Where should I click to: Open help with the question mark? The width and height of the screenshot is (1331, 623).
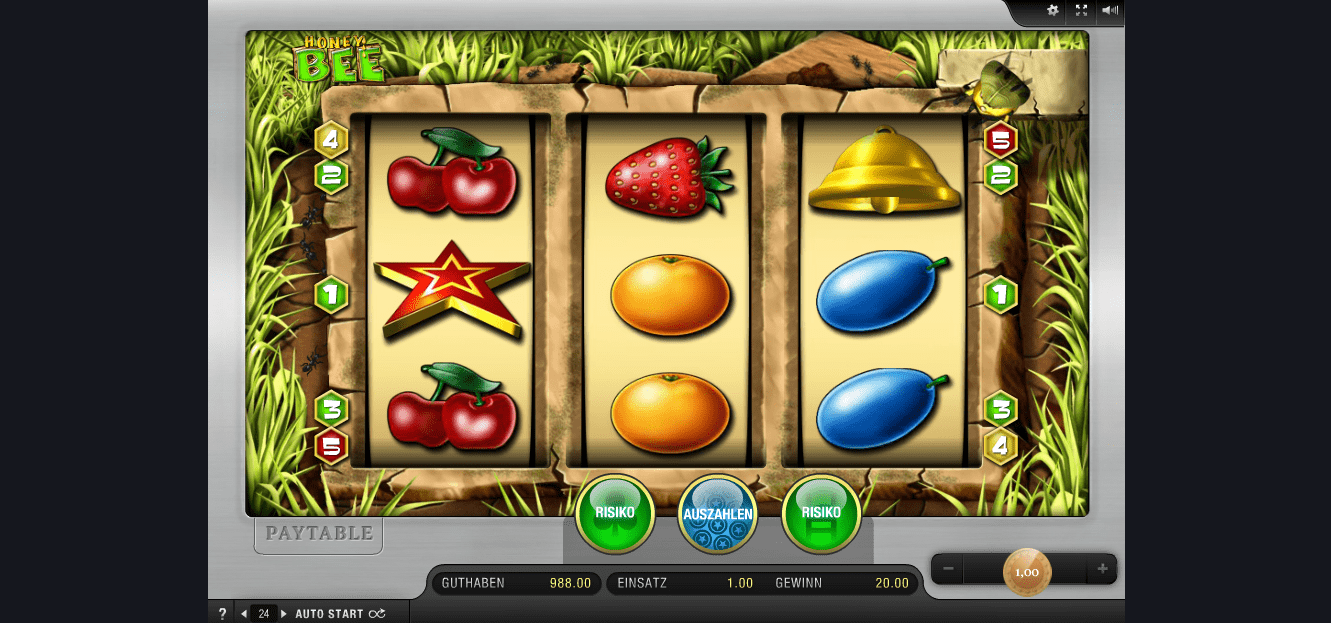[222, 614]
